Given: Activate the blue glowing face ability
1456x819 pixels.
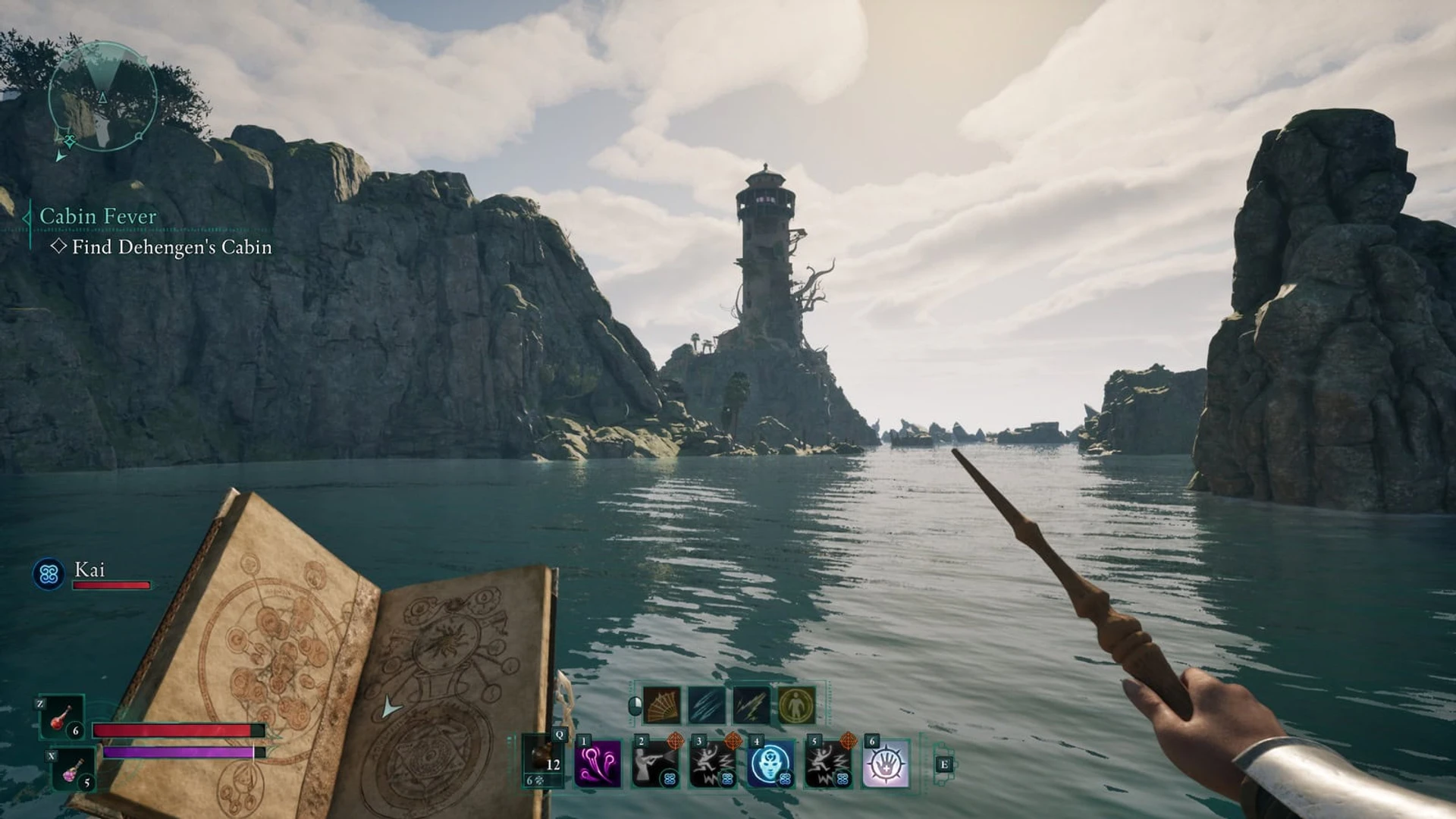Looking at the screenshot, I should pyautogui.click(x=771, y=764).
